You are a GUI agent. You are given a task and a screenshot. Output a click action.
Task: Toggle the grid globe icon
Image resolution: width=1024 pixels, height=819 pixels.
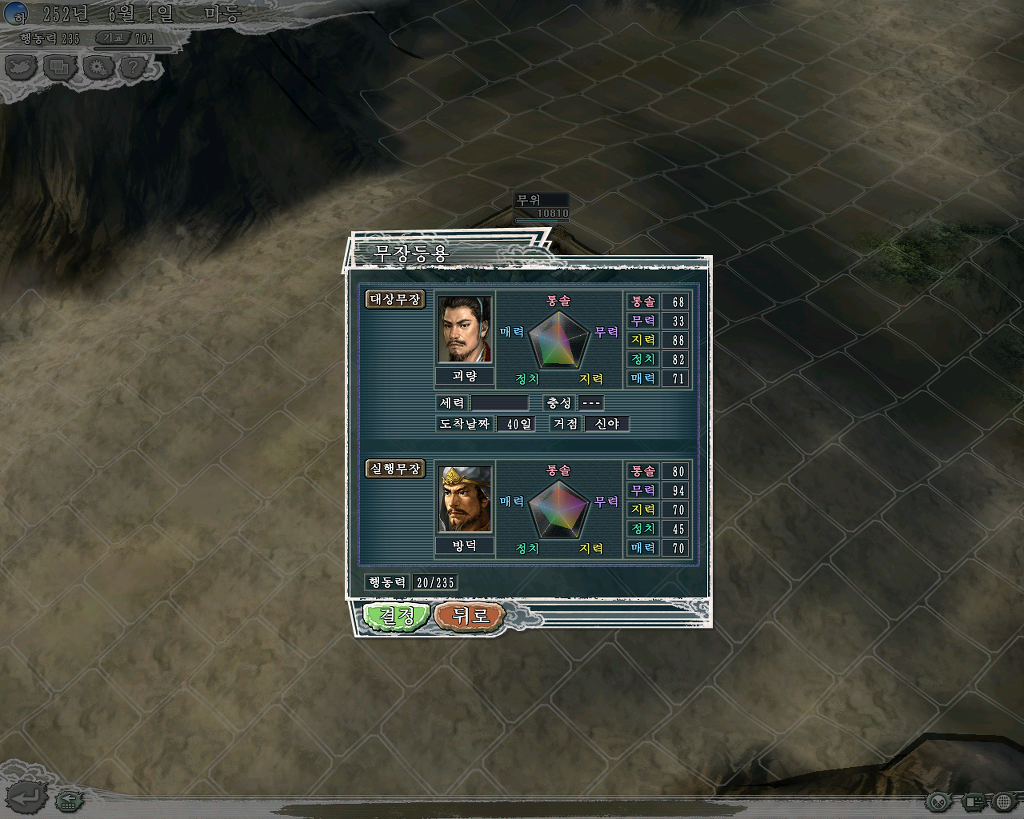pyautogui.click(x=1004, y=801)
